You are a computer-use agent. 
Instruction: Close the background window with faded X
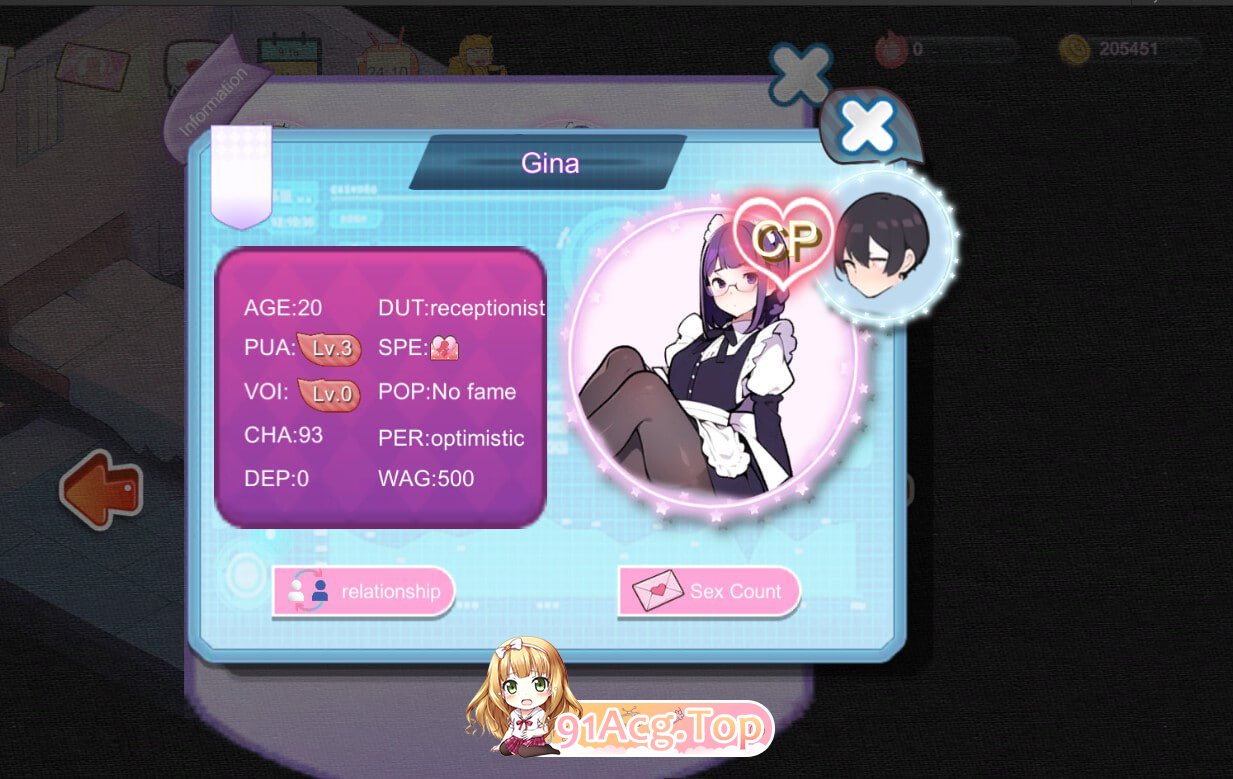(x=800, y=74)
